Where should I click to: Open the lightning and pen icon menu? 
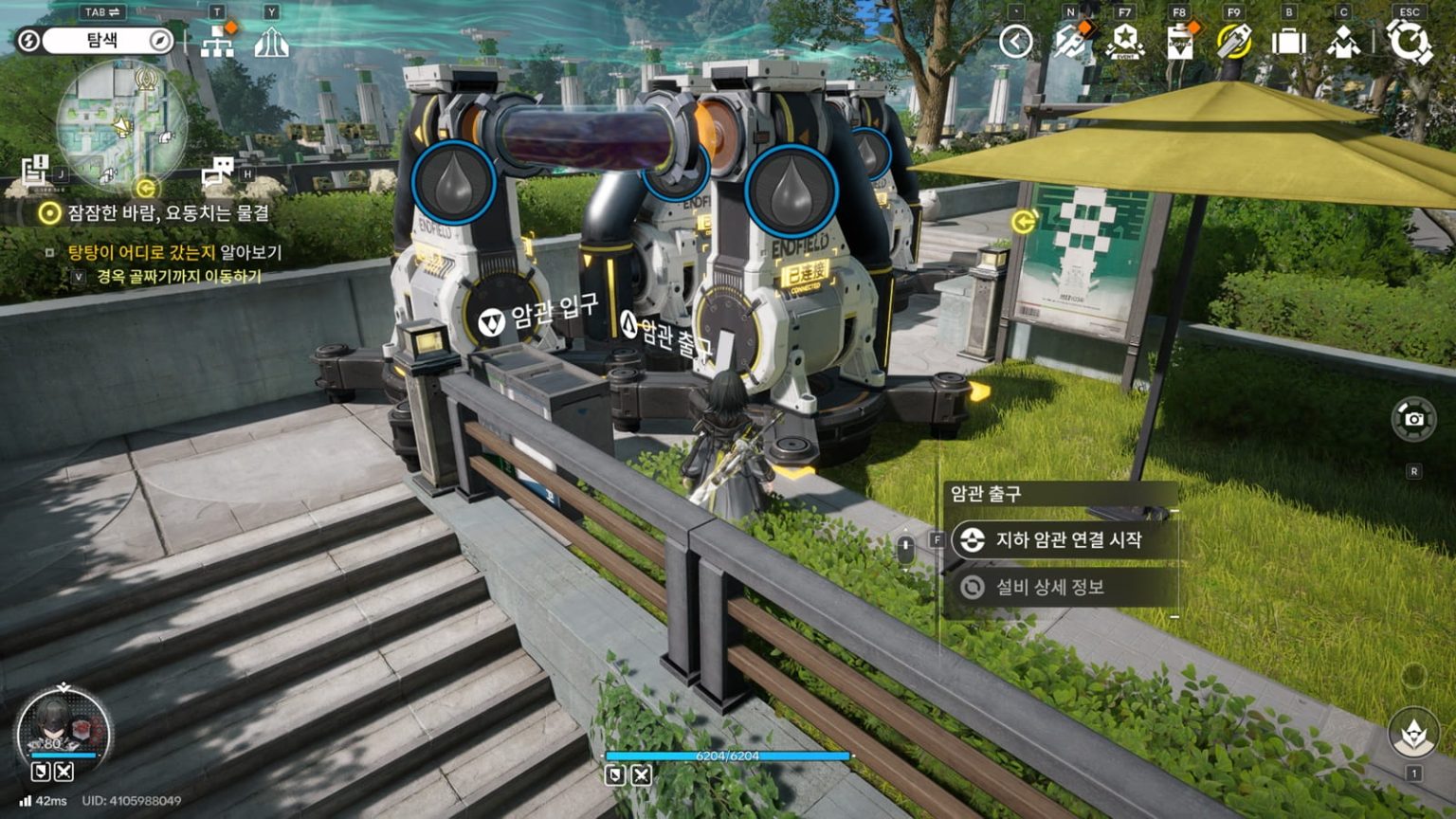click(x=1071, y=42)
